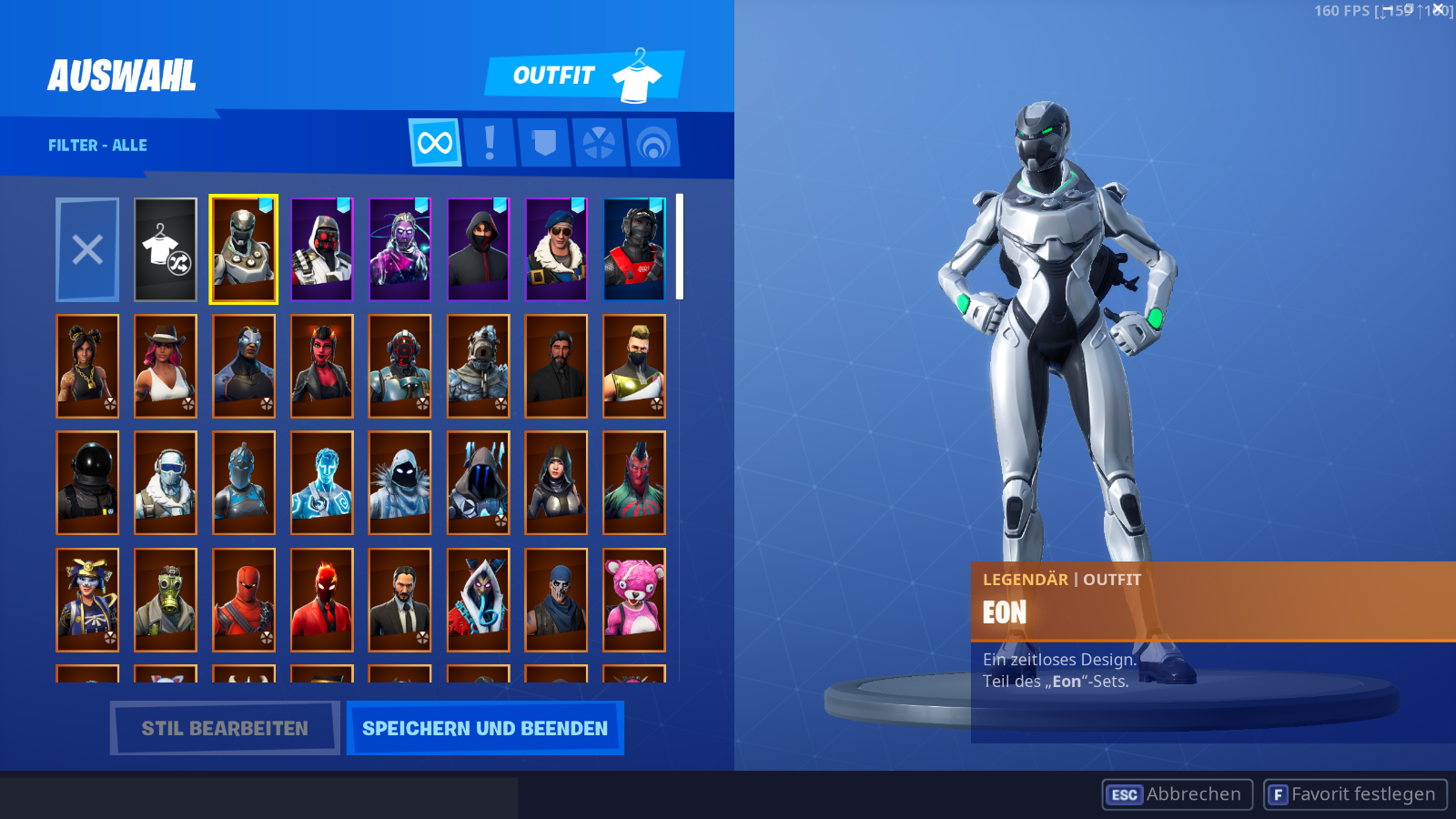The height and width of the screenshot is (819, 1456).
Task: Toggle favorite with Favorit festlegen
Action: pyautogui.click(x=1355, y=794)
